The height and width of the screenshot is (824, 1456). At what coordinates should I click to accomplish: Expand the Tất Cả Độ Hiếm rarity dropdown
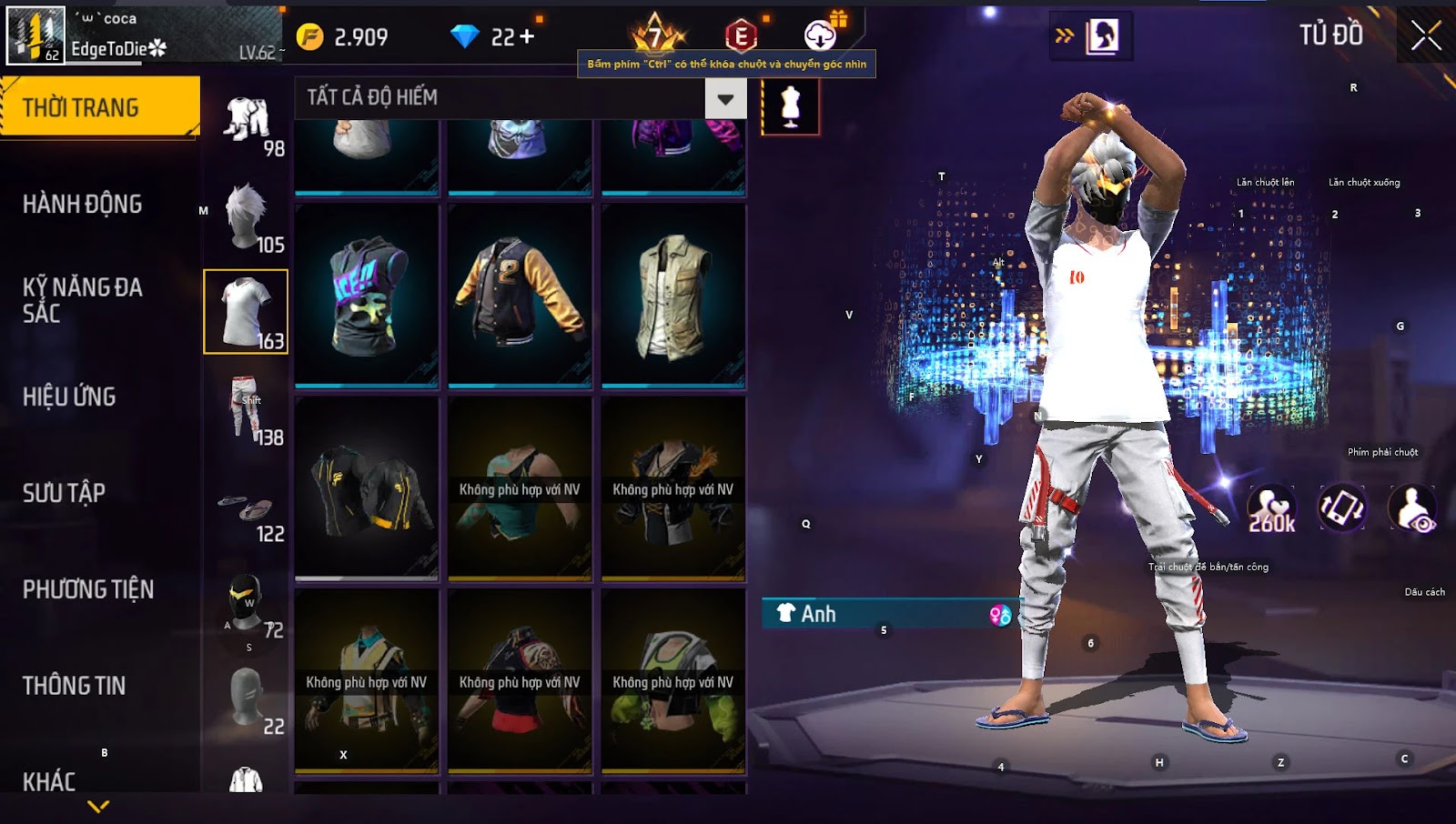725,98
